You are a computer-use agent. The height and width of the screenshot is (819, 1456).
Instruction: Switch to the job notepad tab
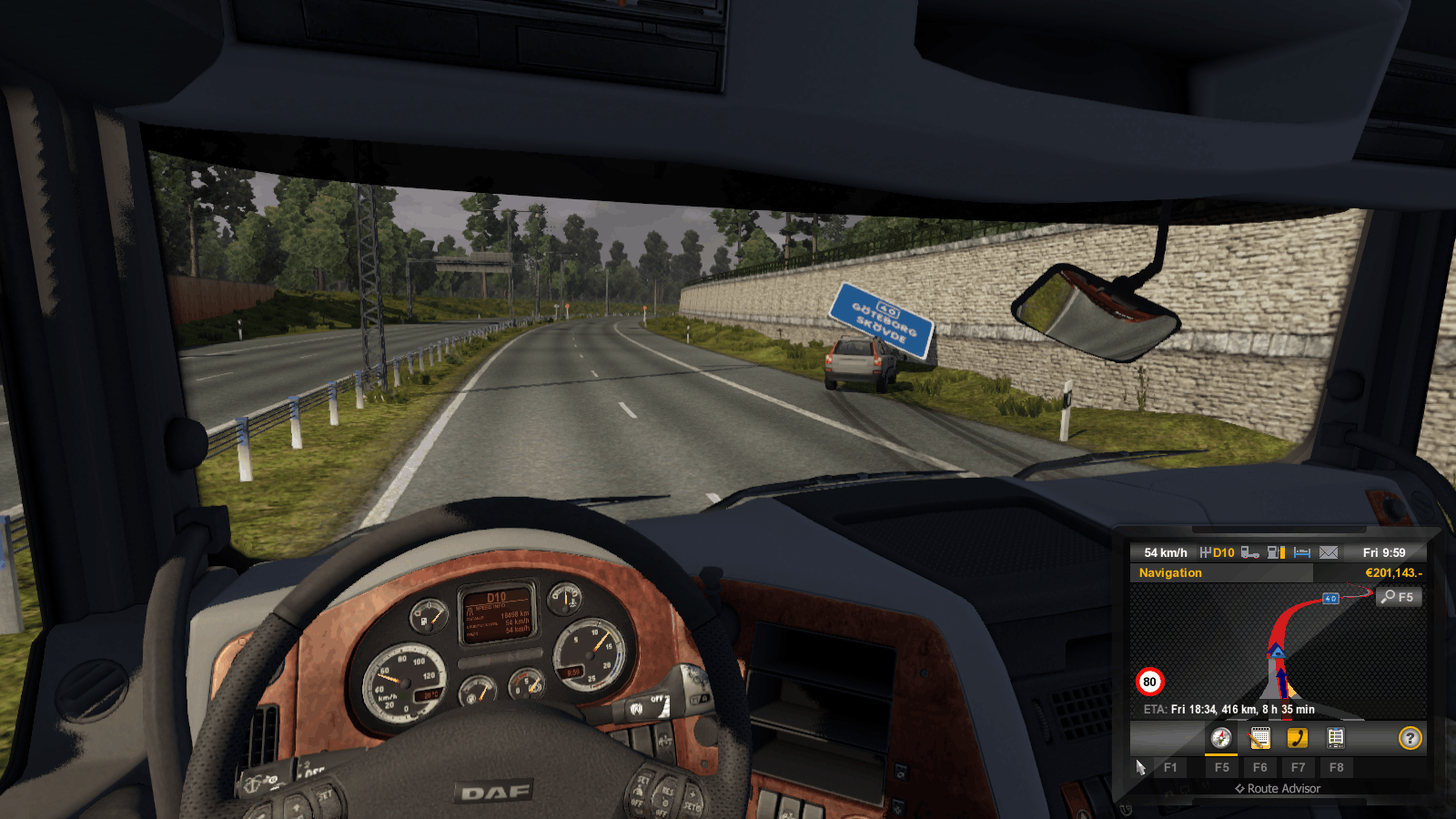coord(1259,738)
